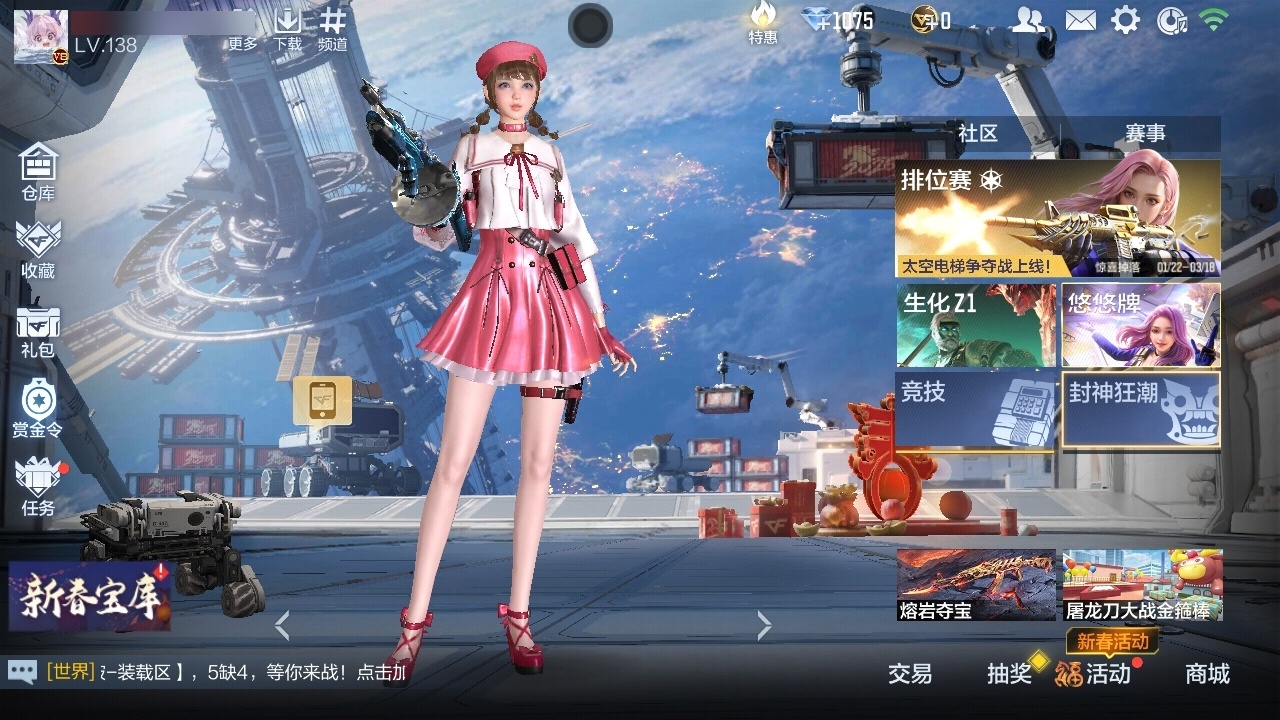Screen dimensions: 1280x720
Task: Open the 赏金令 bounty pass
Action: [x=38, y=408]
